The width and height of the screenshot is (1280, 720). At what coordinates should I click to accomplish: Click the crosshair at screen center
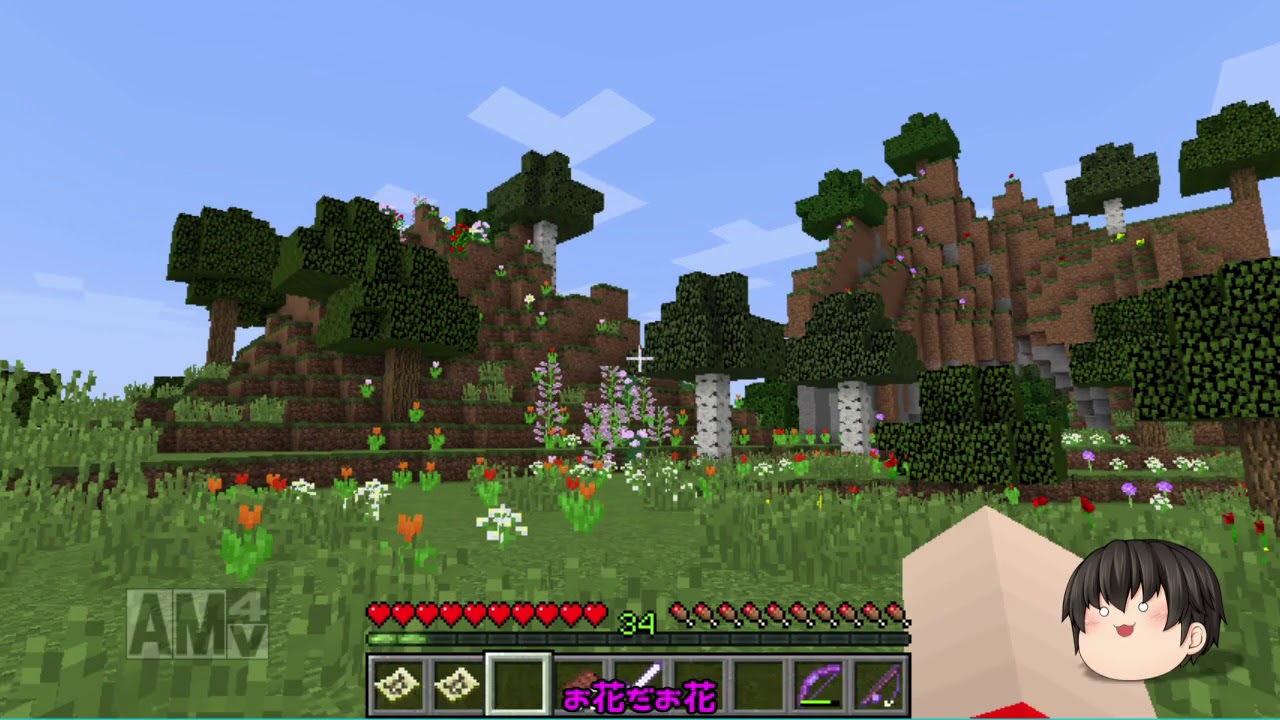coord(640,357)
